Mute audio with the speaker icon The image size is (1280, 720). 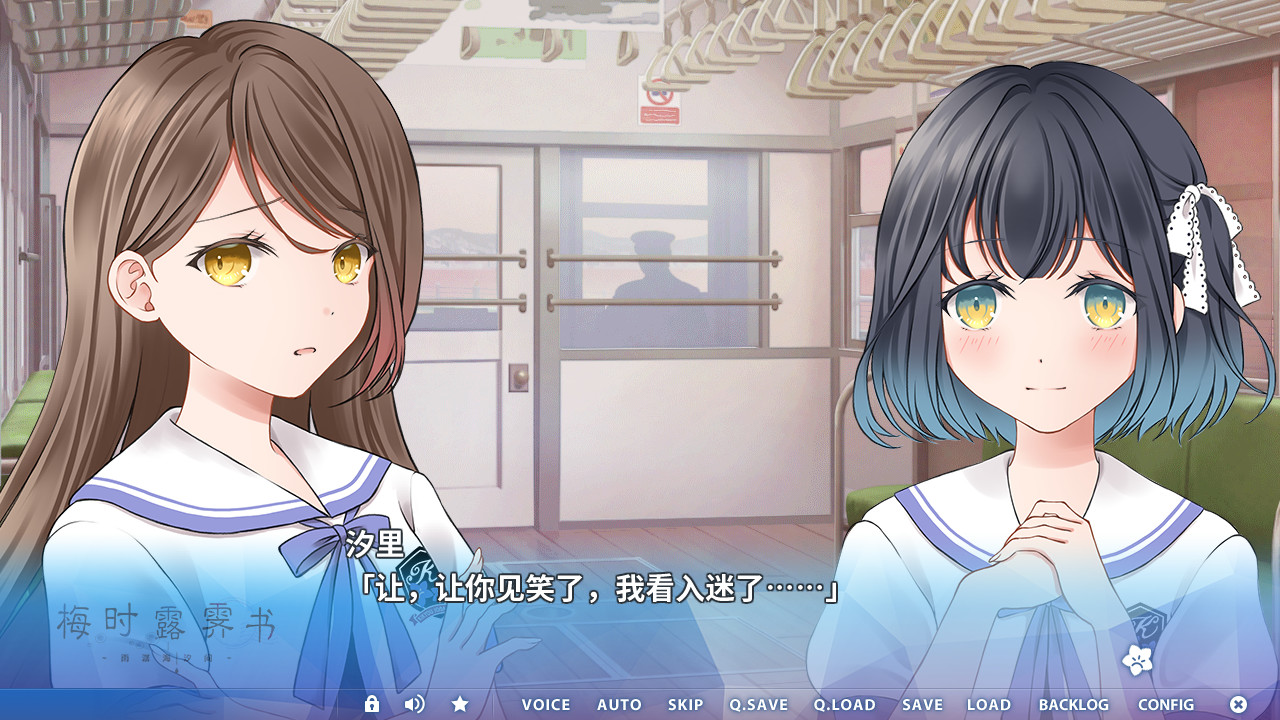coord(416,704)
